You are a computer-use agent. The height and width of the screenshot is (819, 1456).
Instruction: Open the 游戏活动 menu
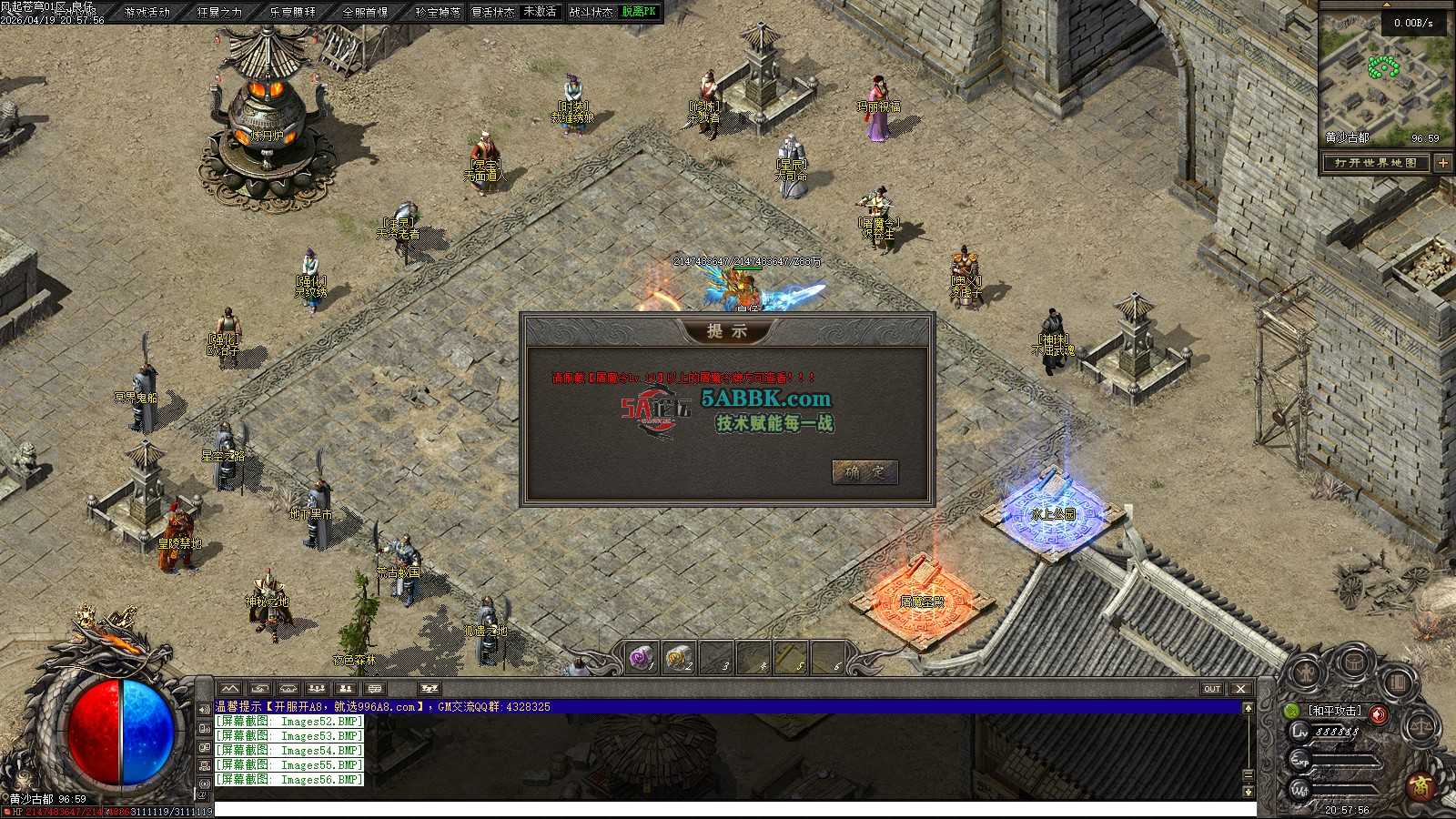coord(147,12)
